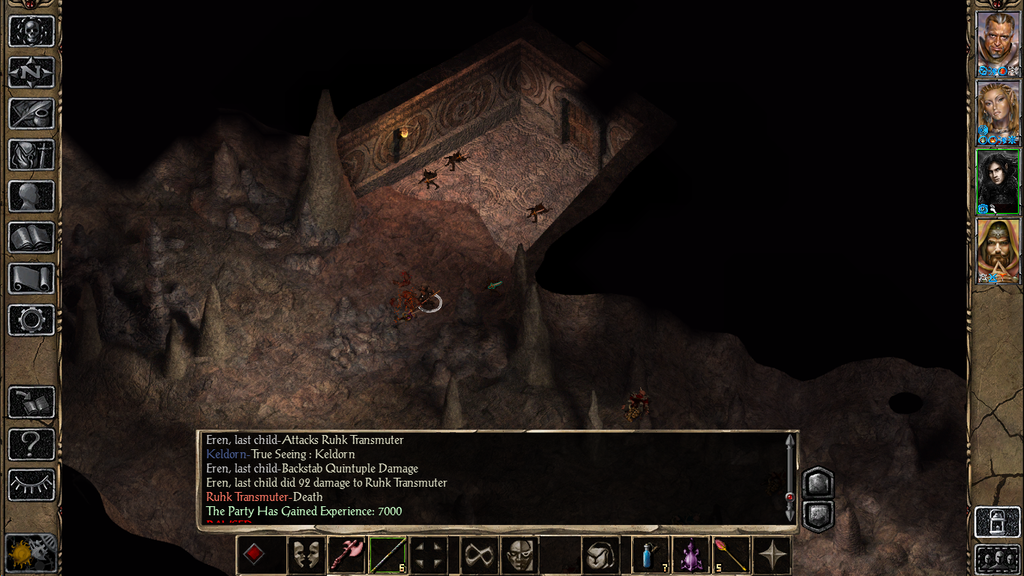Select the hooded bearded man portrait
The image size is (1024, 576).
coord(997,249)
